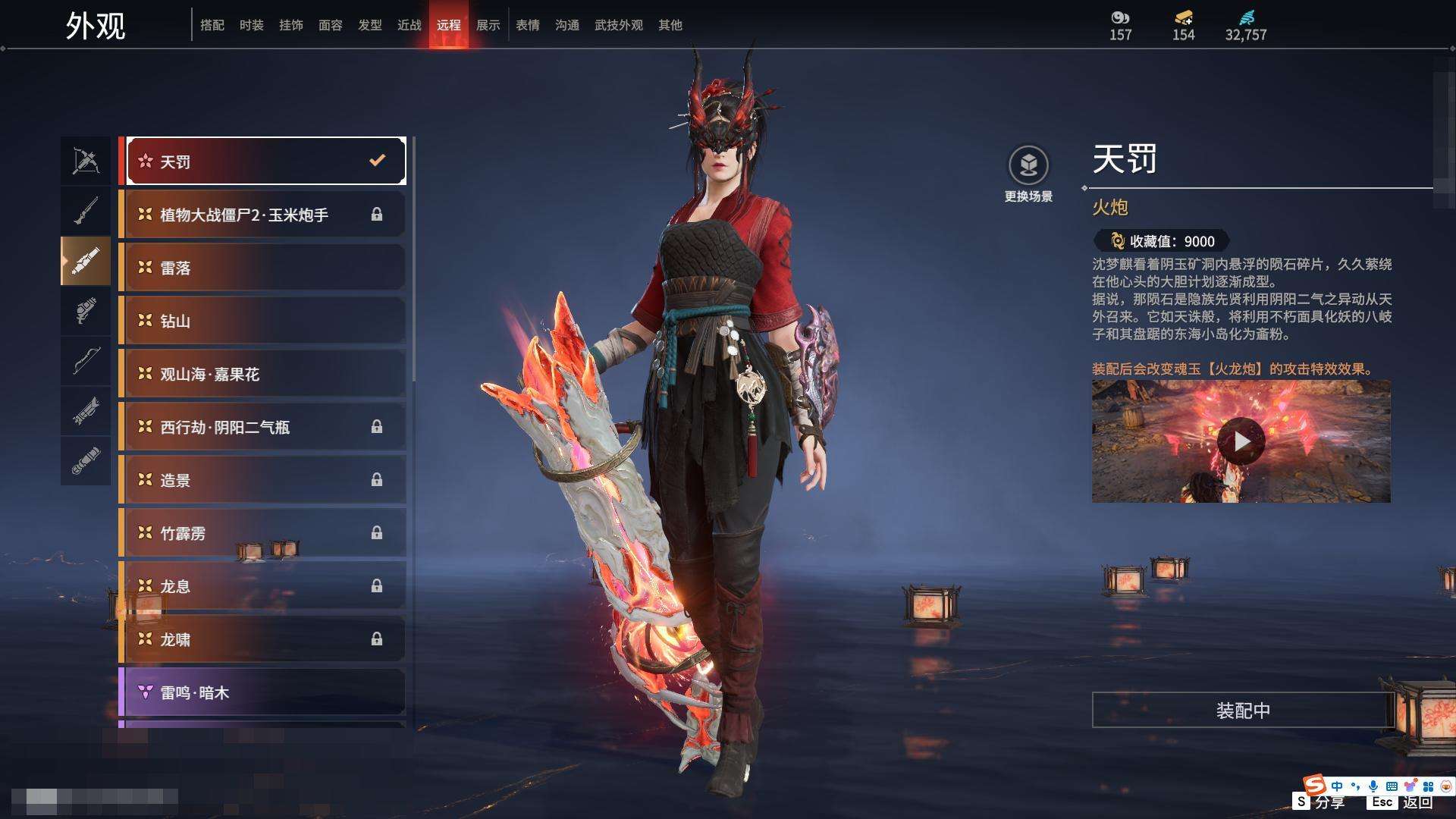Open the 表情 tab

click(527, 25)
